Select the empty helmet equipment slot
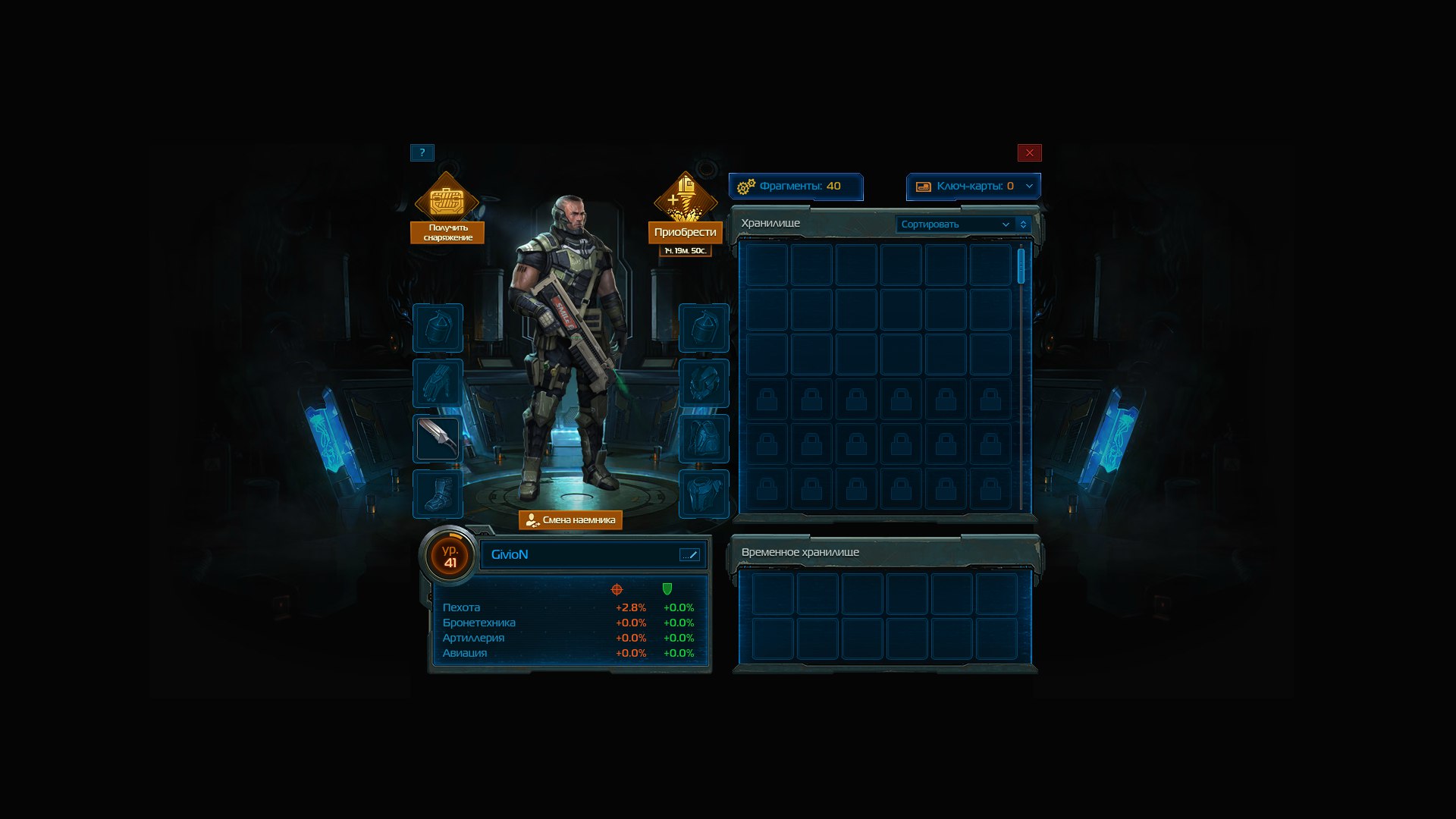Viewport: 1456px width, 819px height. click(704, 383)
